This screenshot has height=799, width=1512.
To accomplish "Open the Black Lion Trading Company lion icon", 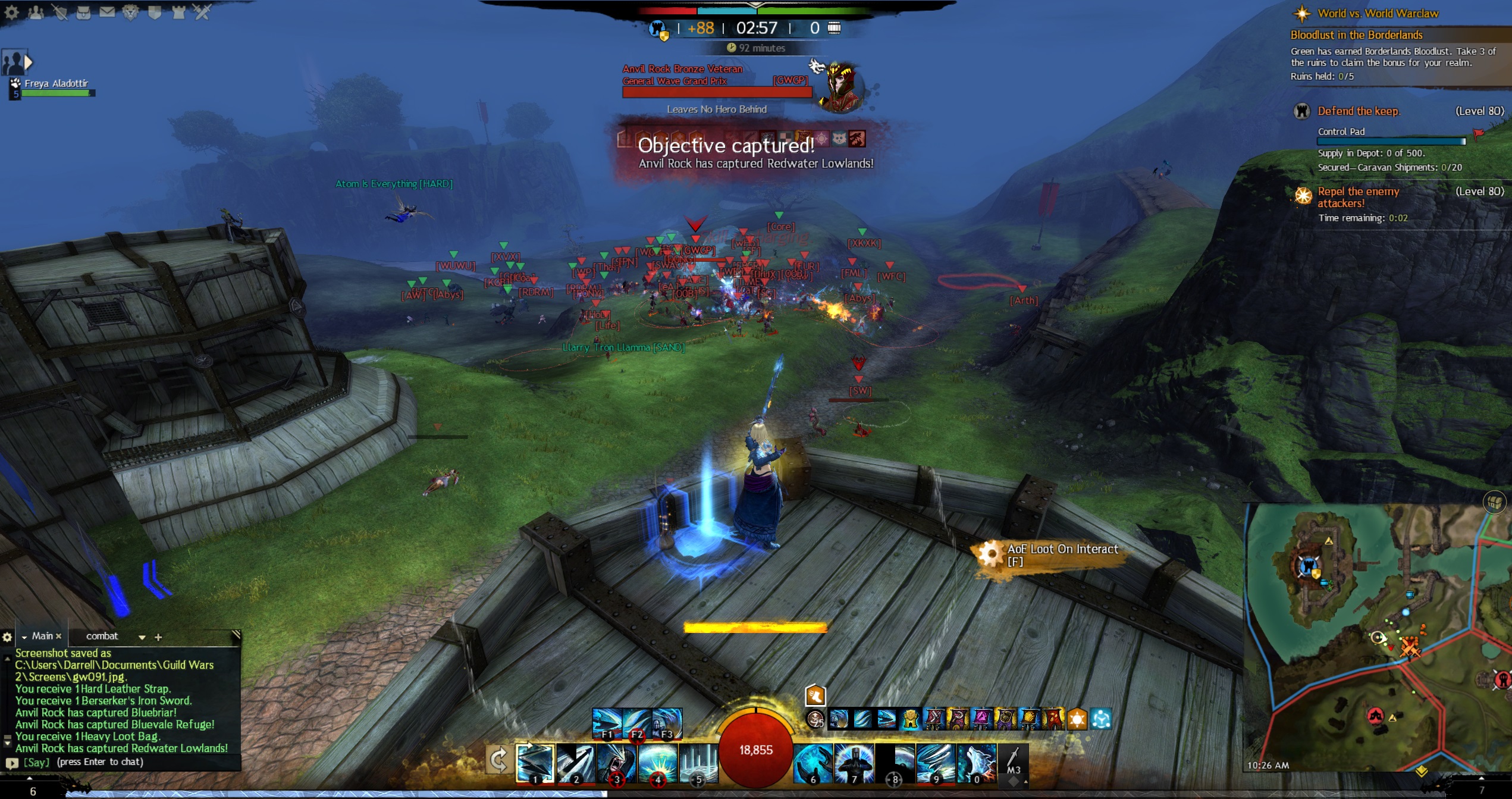I will [x=131, y=12].
